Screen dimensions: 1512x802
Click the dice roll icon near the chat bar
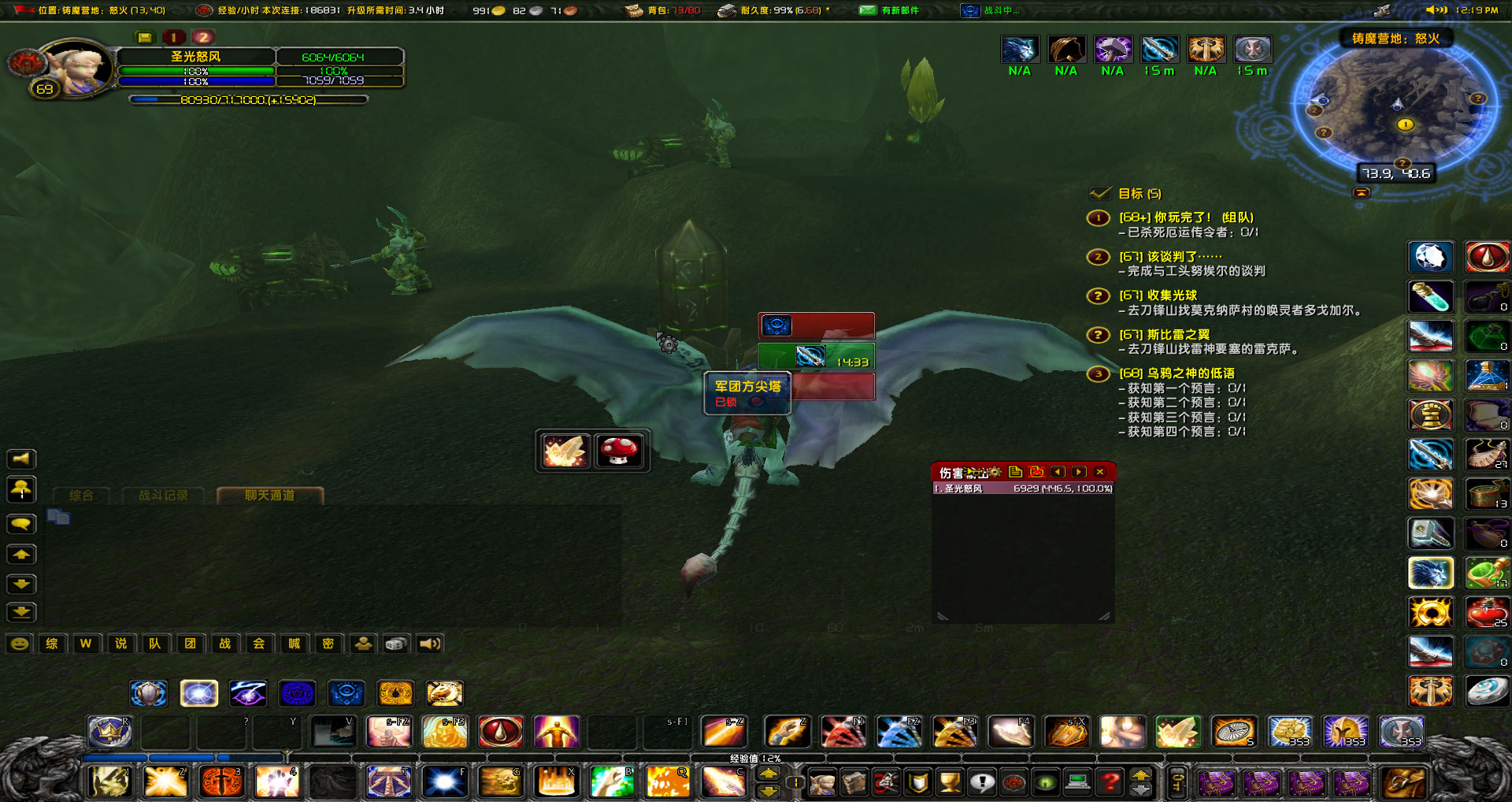(x=395, y=644)
